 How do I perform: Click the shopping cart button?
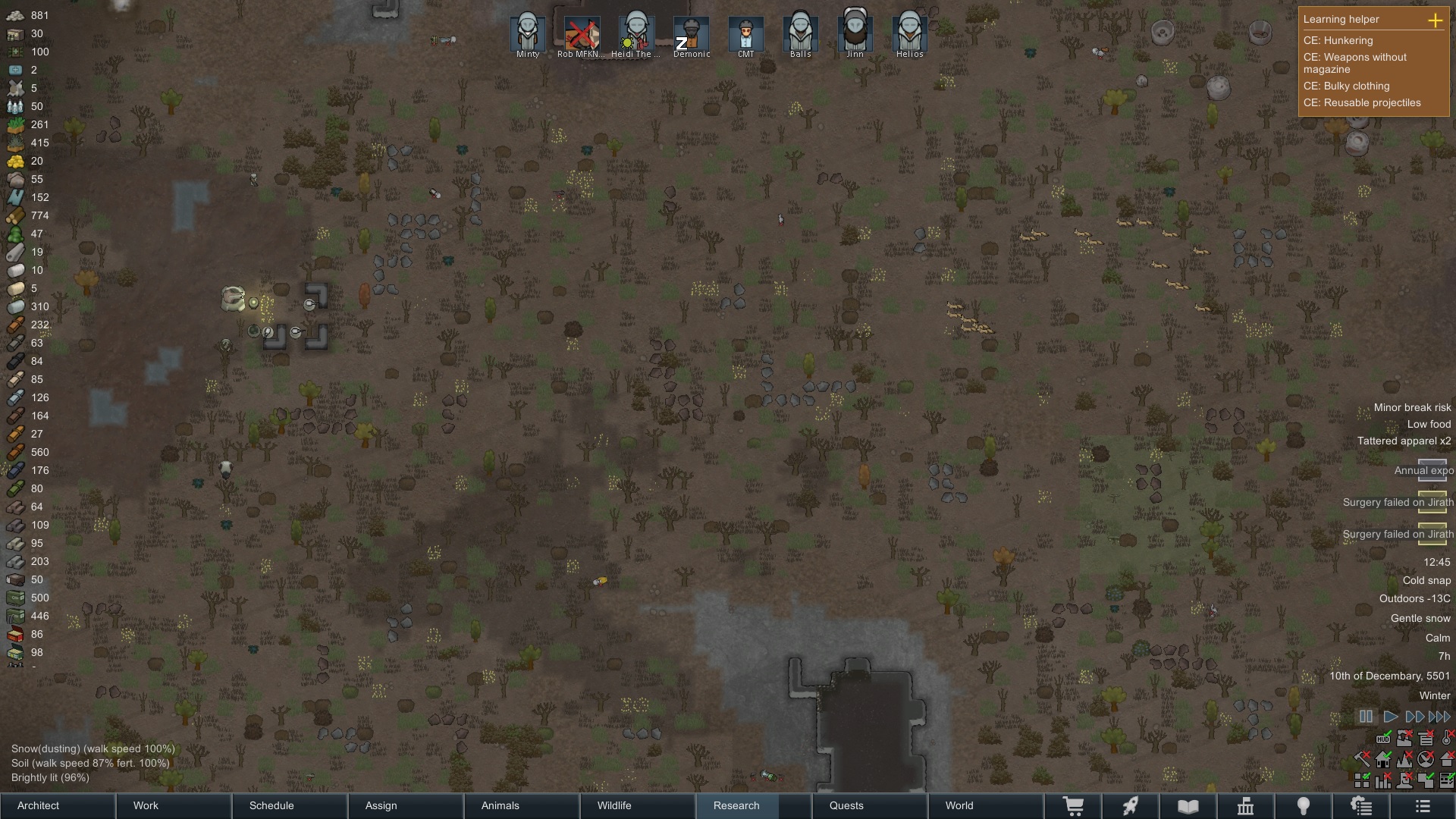click(1073, 806)
